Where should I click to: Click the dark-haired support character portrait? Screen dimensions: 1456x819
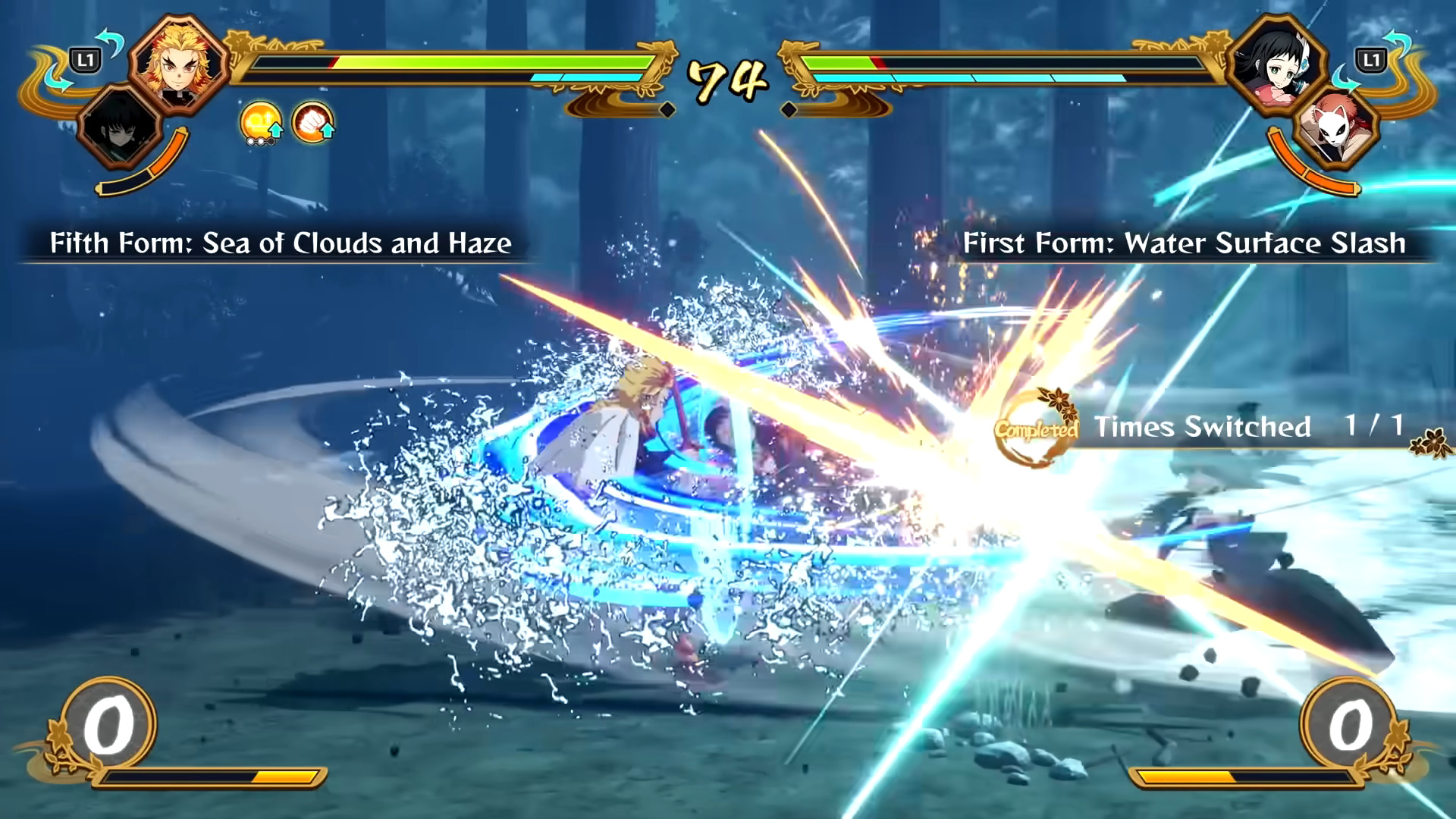[x=120, y=127]
